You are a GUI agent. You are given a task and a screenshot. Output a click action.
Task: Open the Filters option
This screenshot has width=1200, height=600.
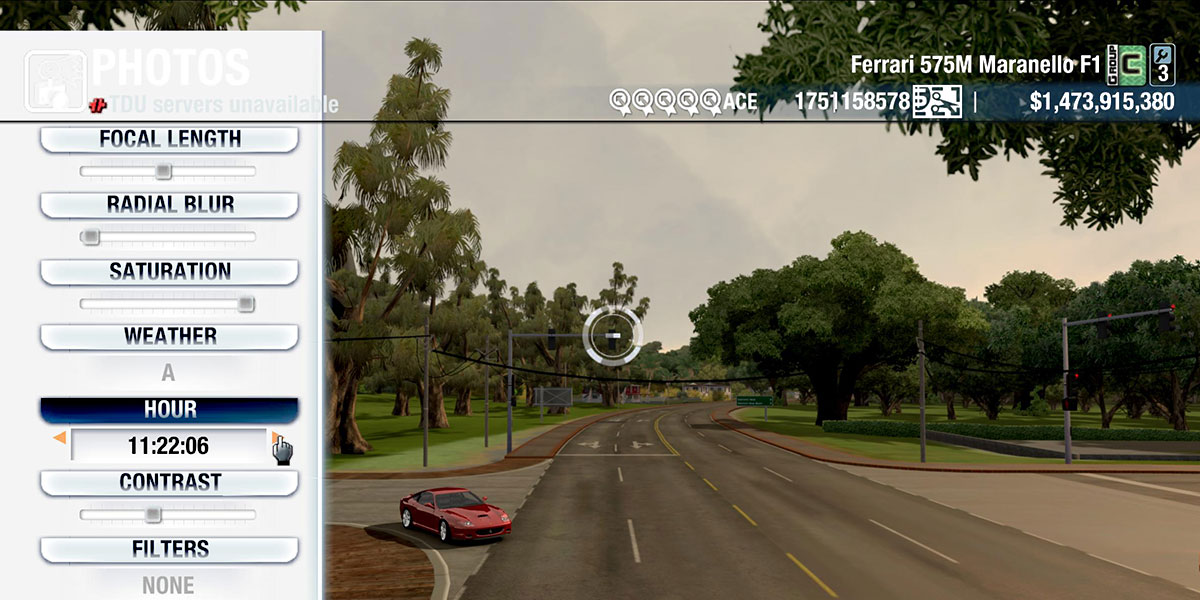(169, 549)
